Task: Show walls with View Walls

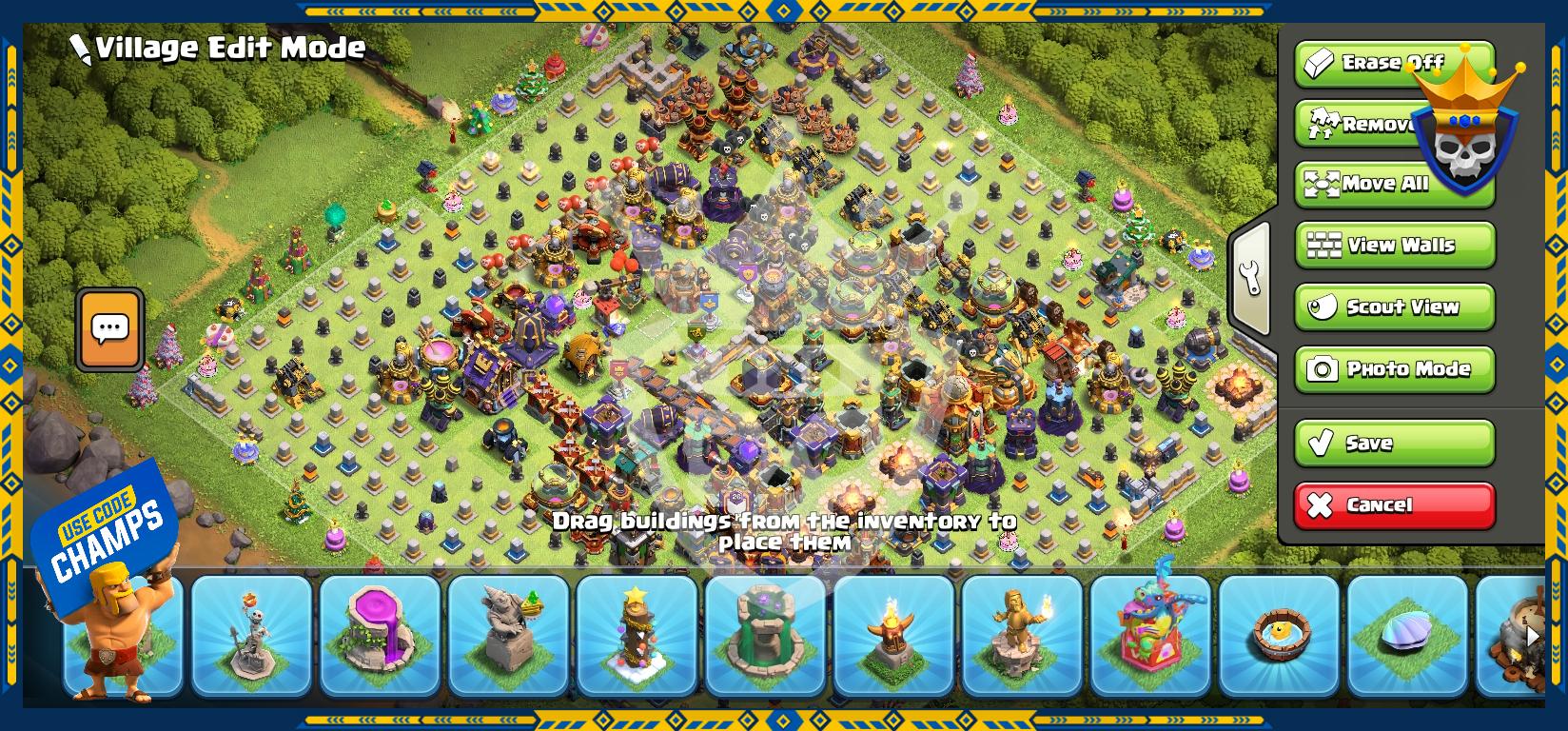Action: pos(1395,246)
